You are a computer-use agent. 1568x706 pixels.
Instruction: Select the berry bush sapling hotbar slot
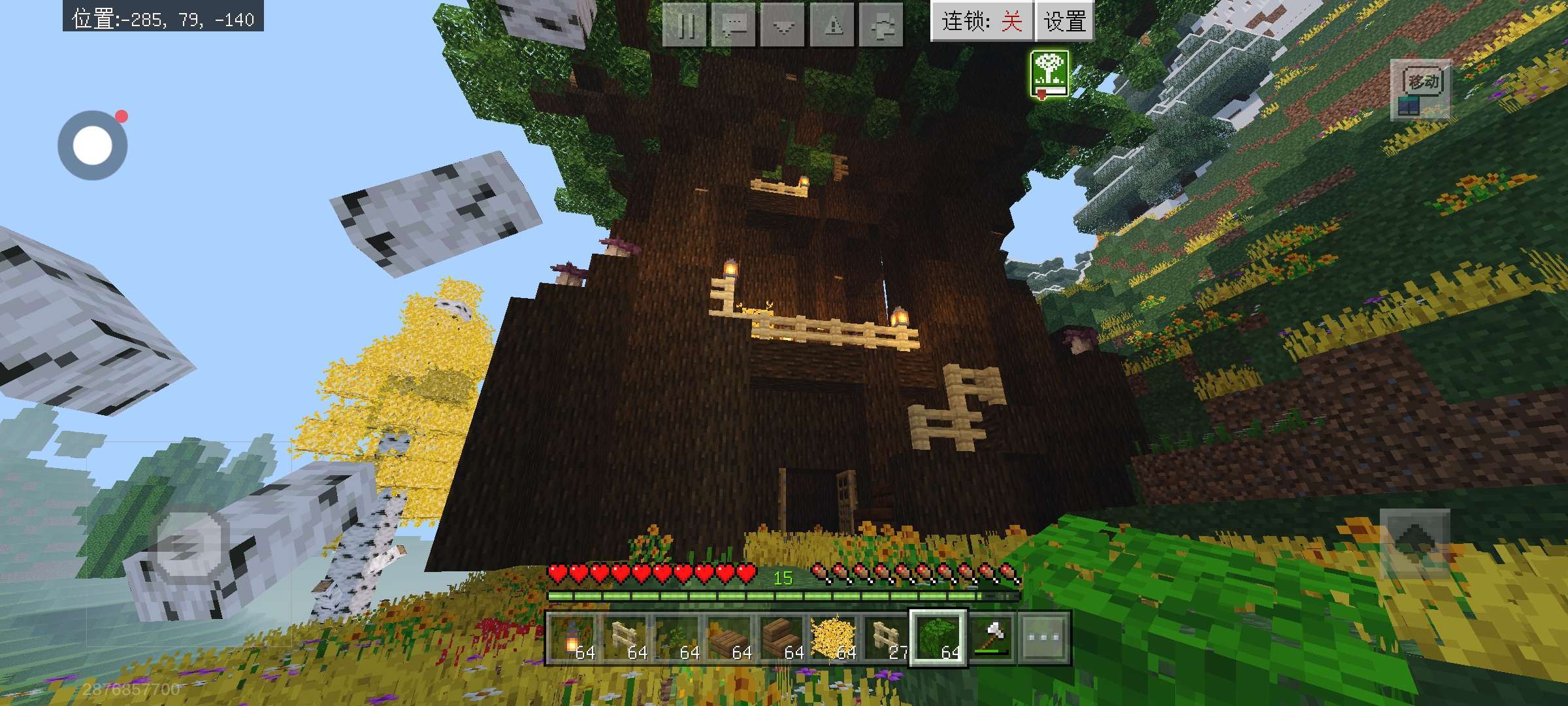[677, 638]
